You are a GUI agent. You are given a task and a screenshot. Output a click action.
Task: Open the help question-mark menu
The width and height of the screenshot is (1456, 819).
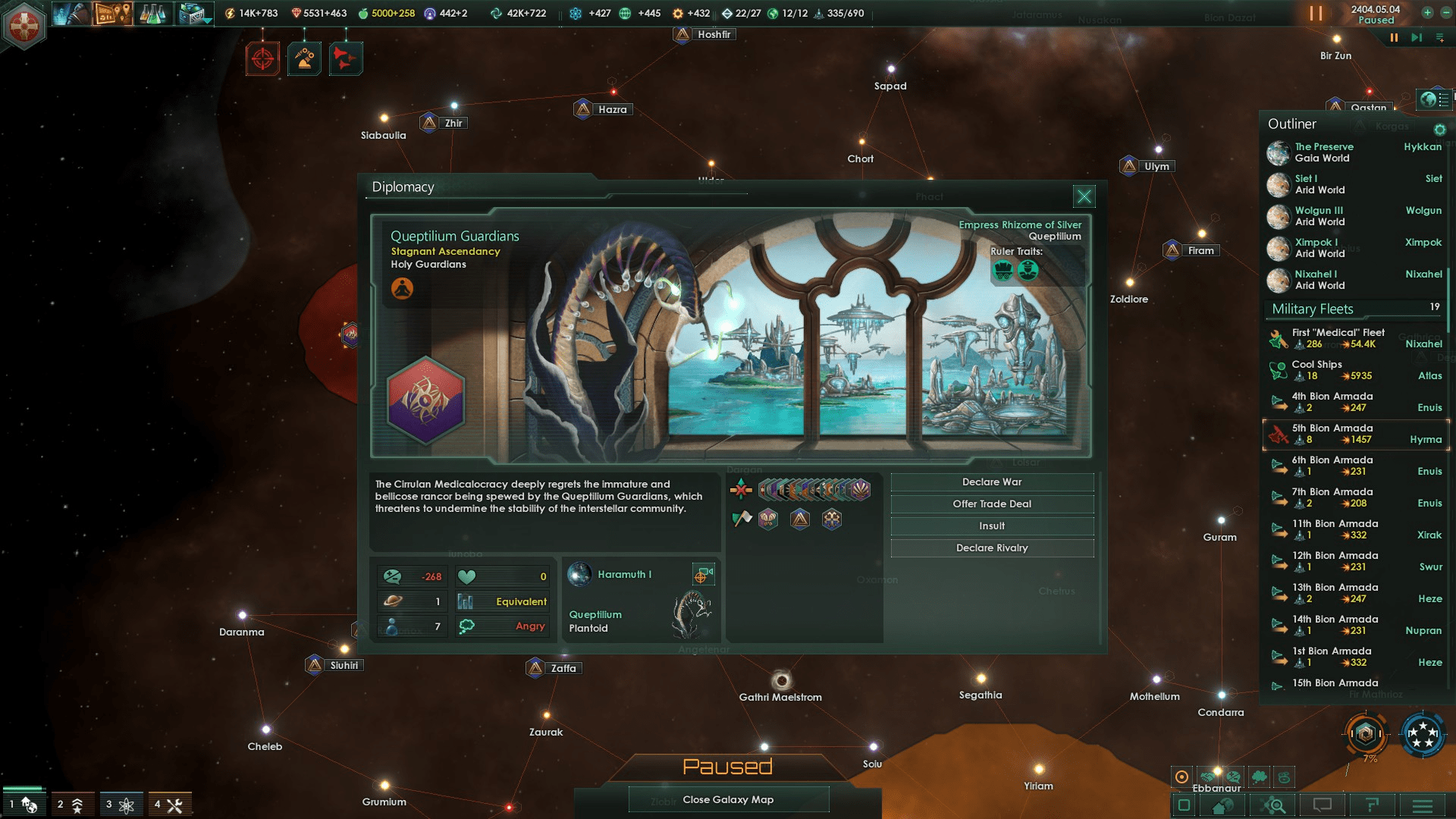(1373, 805)
